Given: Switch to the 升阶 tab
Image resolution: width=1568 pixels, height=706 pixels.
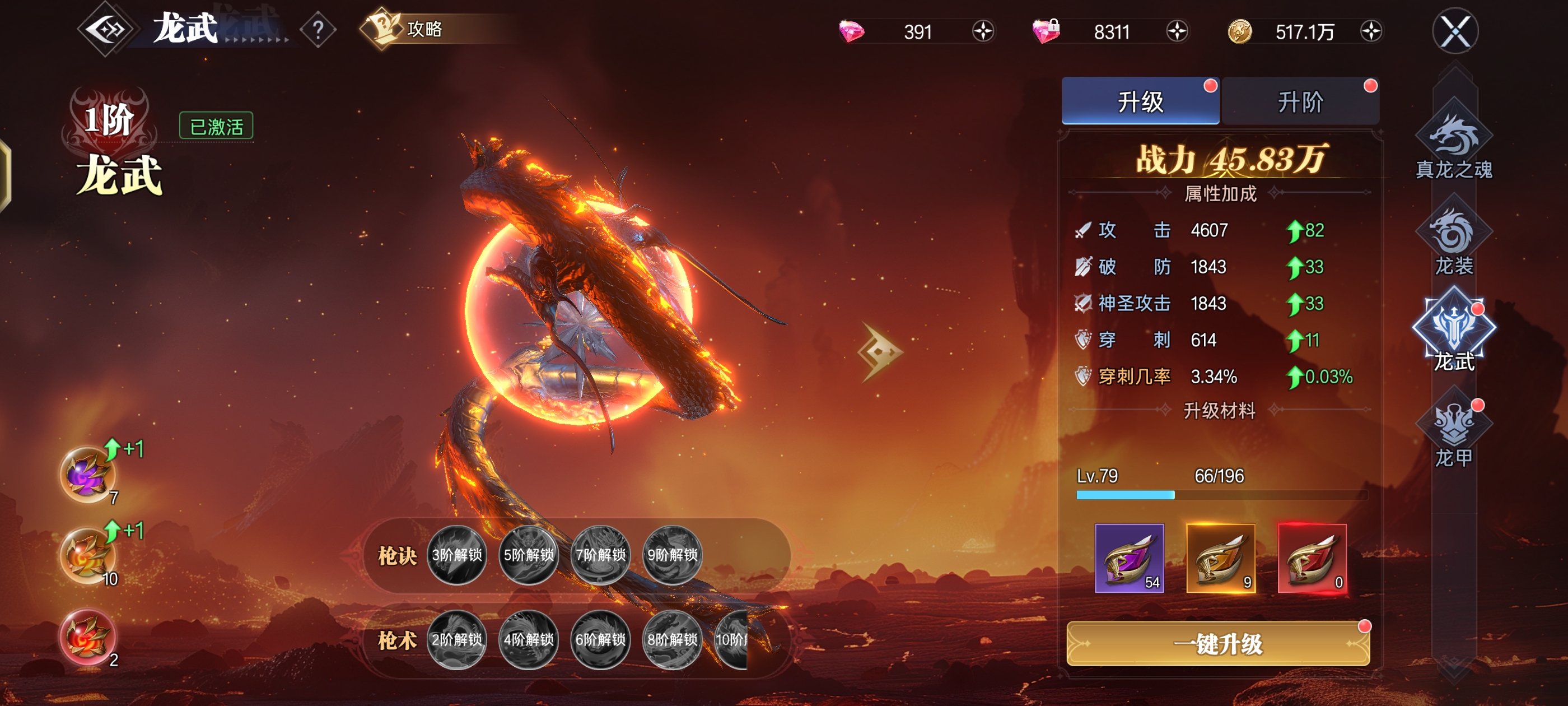Looking at the screenshot, I should [x=1300, y=102].
